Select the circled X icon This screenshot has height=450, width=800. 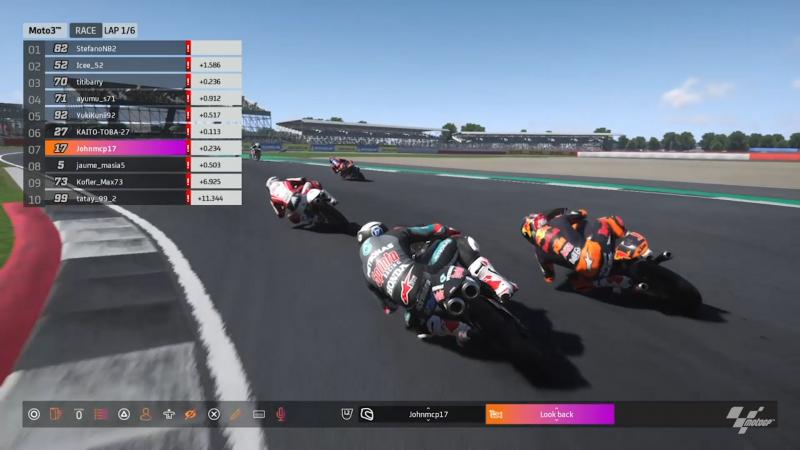(x=214, y=414)
